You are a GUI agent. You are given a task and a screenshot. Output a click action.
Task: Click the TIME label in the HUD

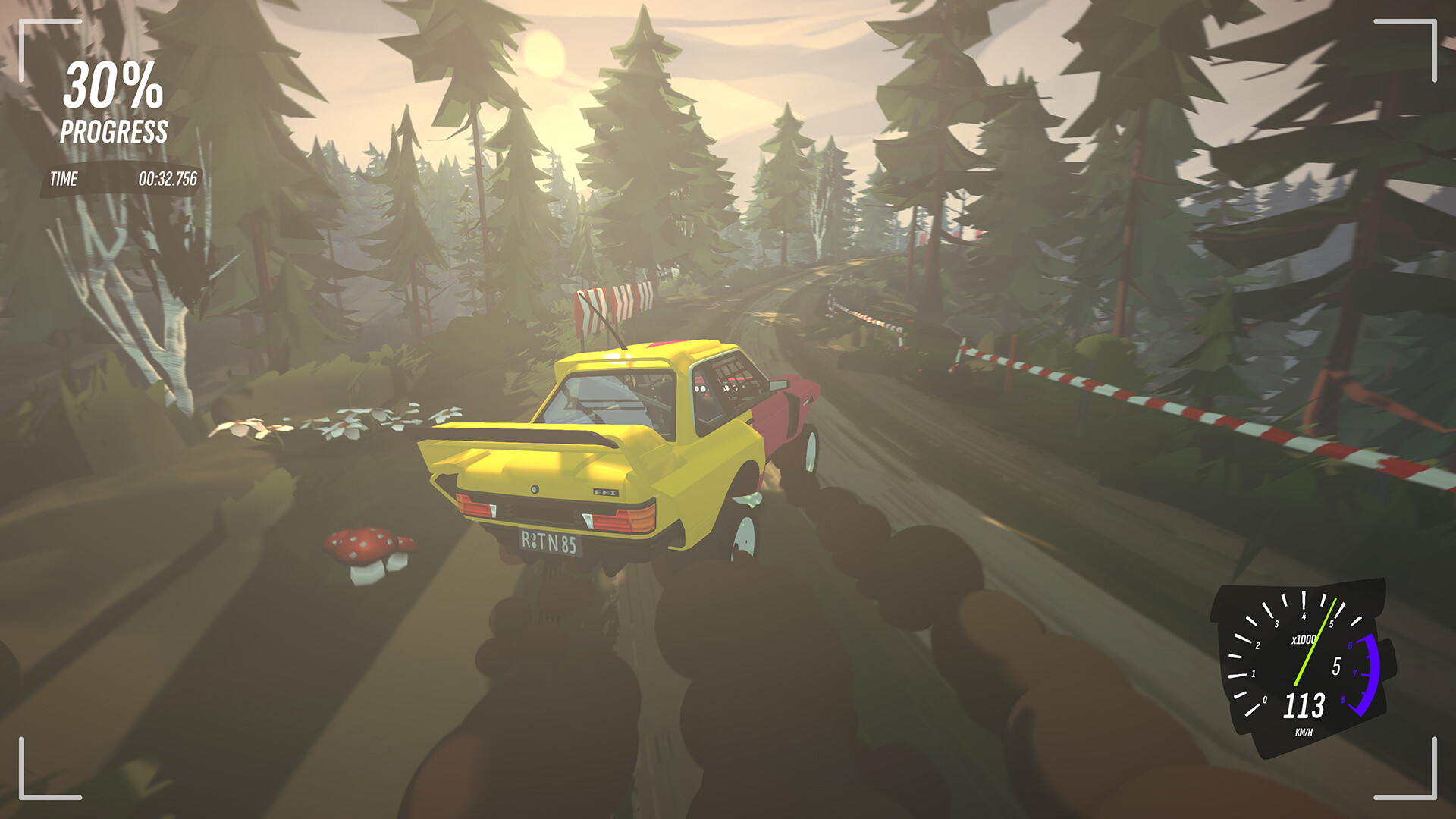point(64,180)
